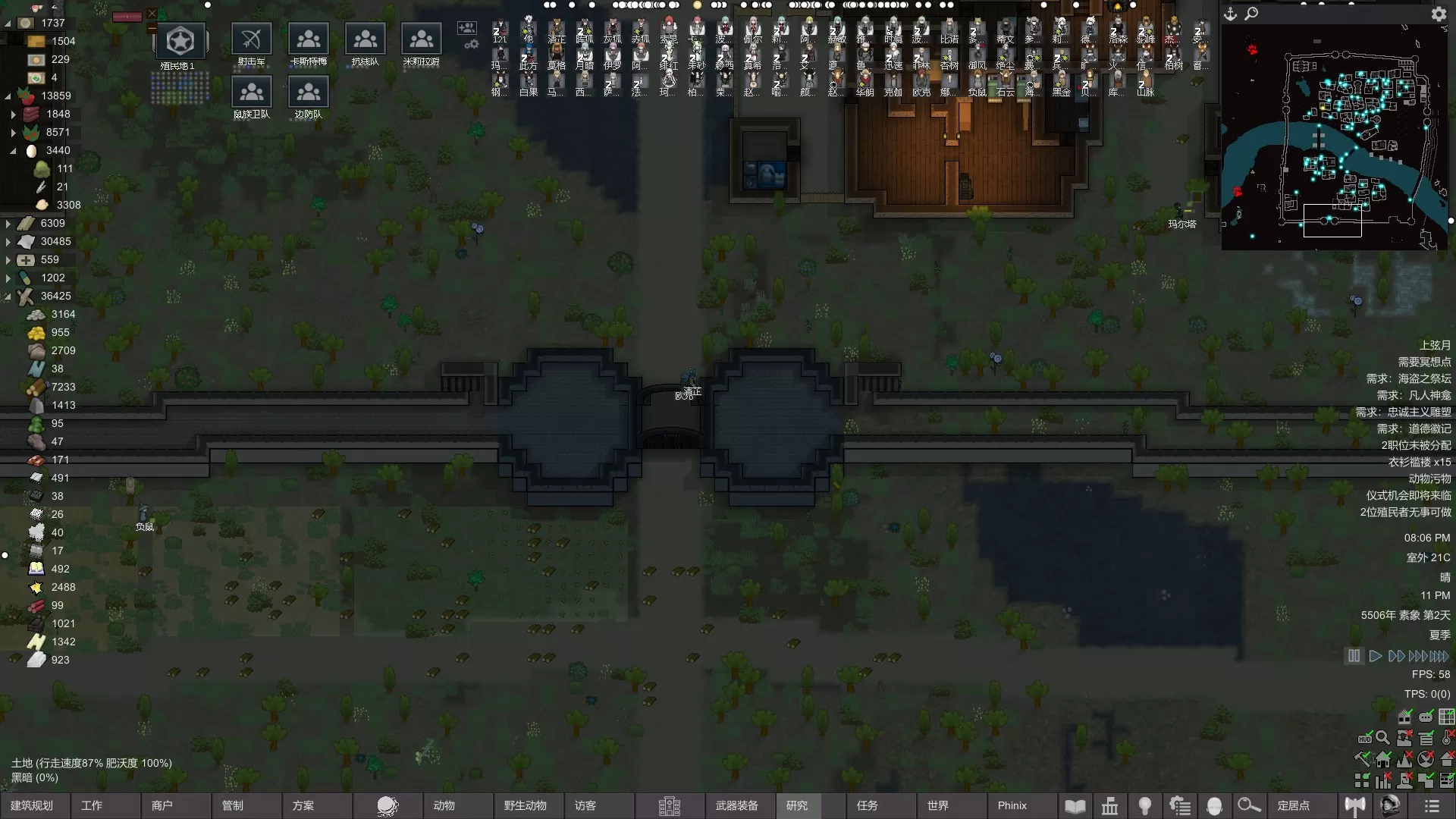Open the Phinix tab
This screenshot has height=819, width=1456.
point(1012,805)
